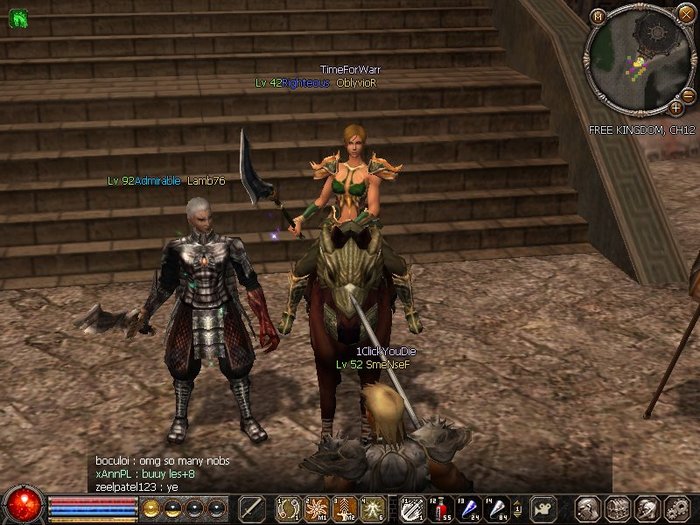Click the green icon in the top-left corner

17,19
